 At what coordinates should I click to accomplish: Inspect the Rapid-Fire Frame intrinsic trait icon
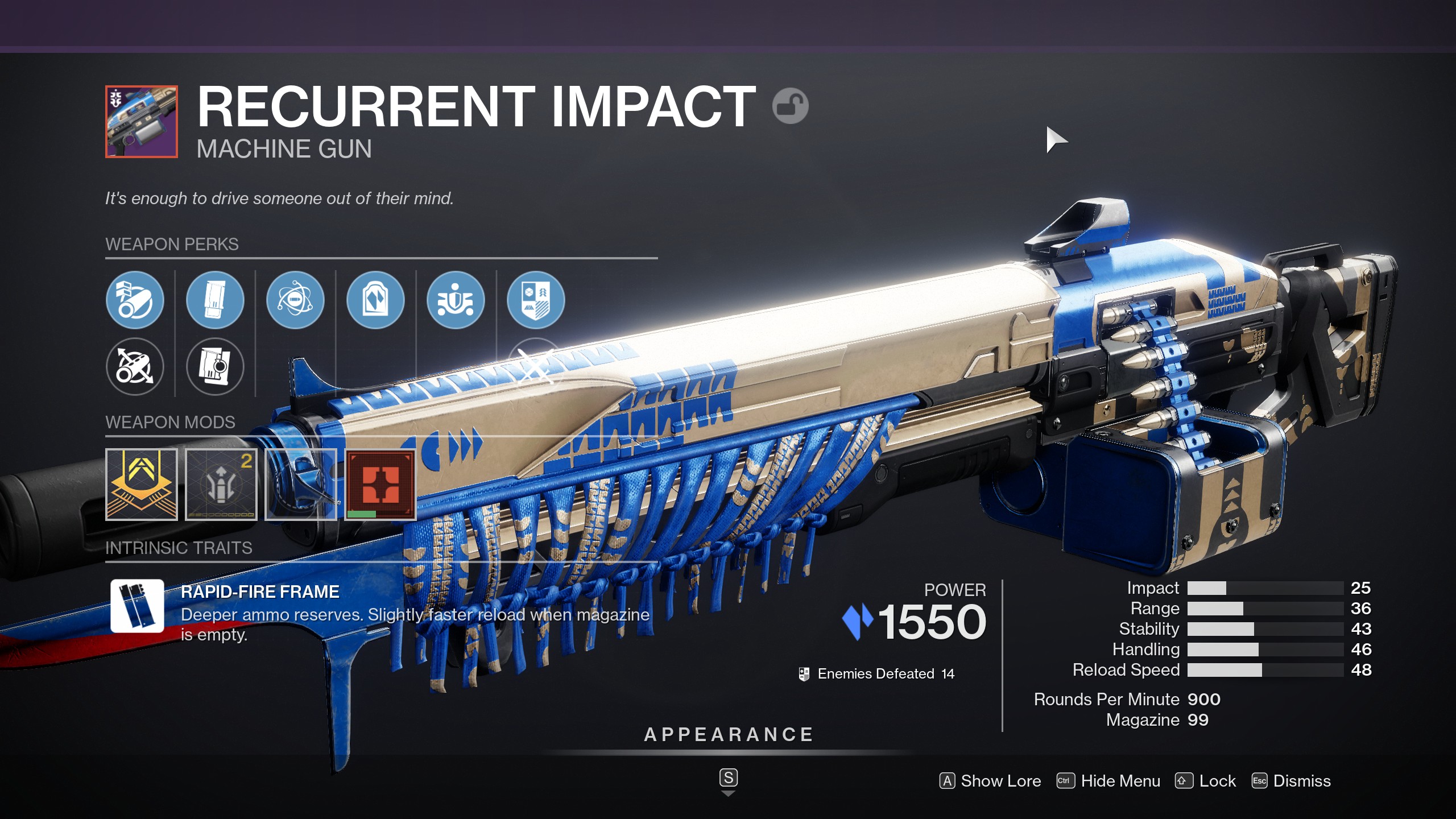pyautogui.click(x=137, y=606)
